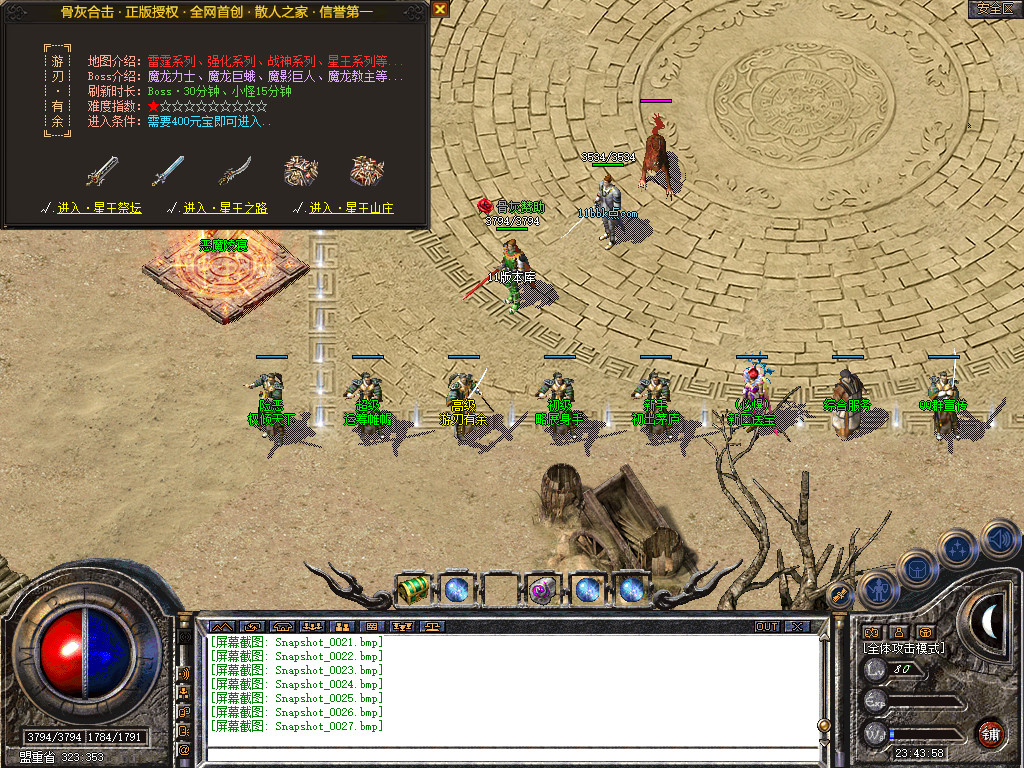Open the red 铺 shop button
The width and height of the screenshot is (1024, 768).
(x=989, y=733)
